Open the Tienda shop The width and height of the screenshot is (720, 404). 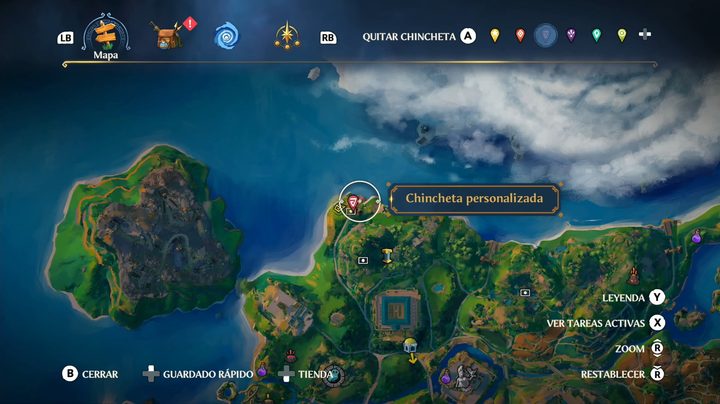(286, 374)
